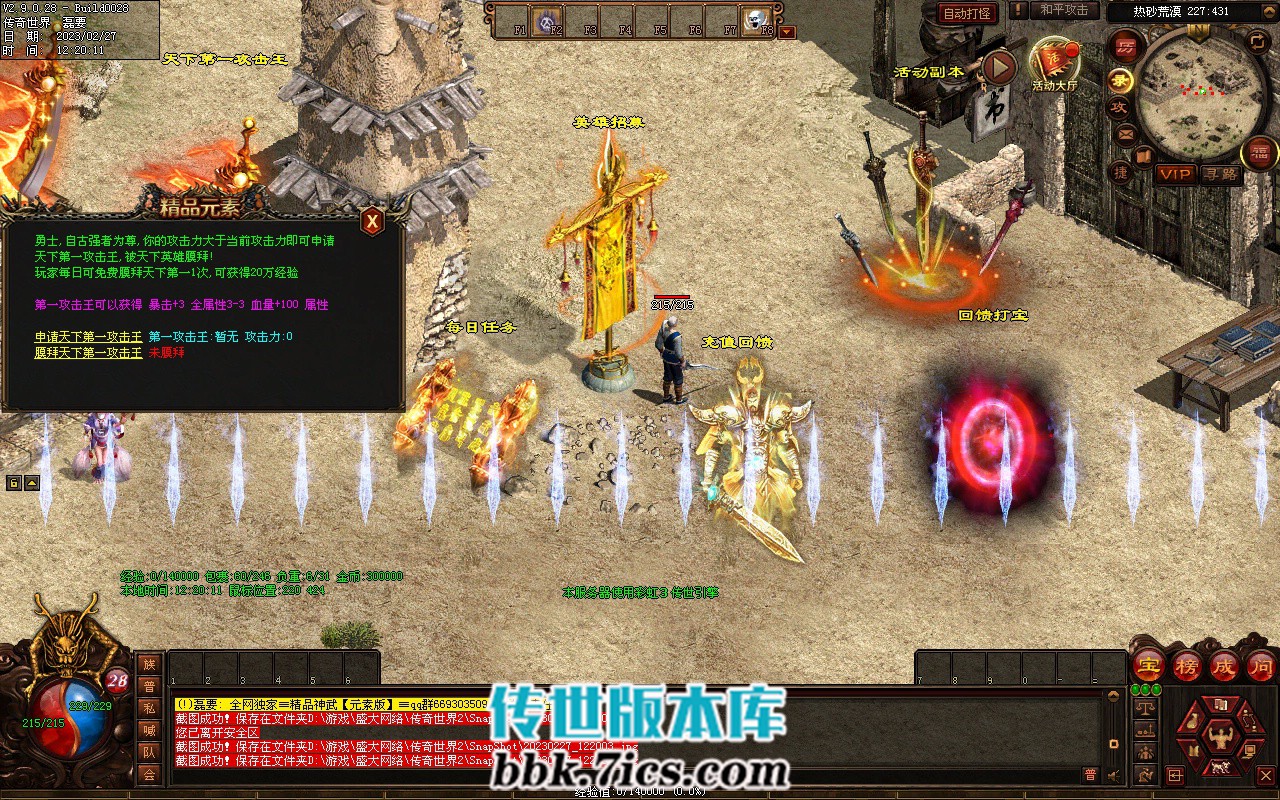This screenshot has width=1280, height=800.
Task: Show the 榜 rankings button
Action: pyautogui.click(x=1187, y=664)
